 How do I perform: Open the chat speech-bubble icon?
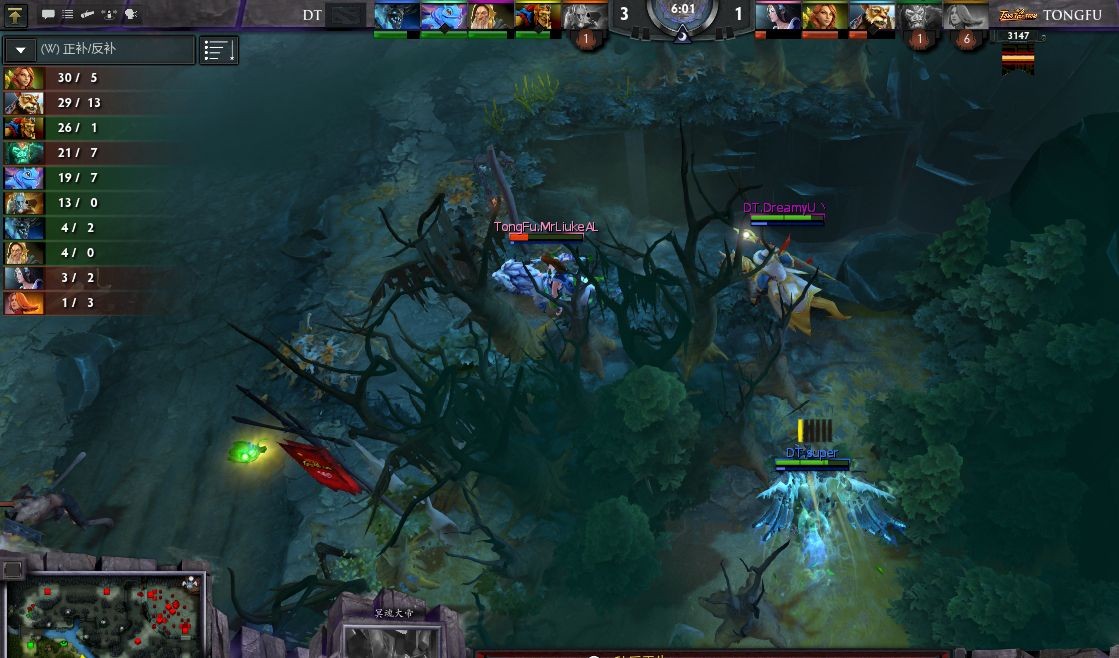[x=47, y=15]
